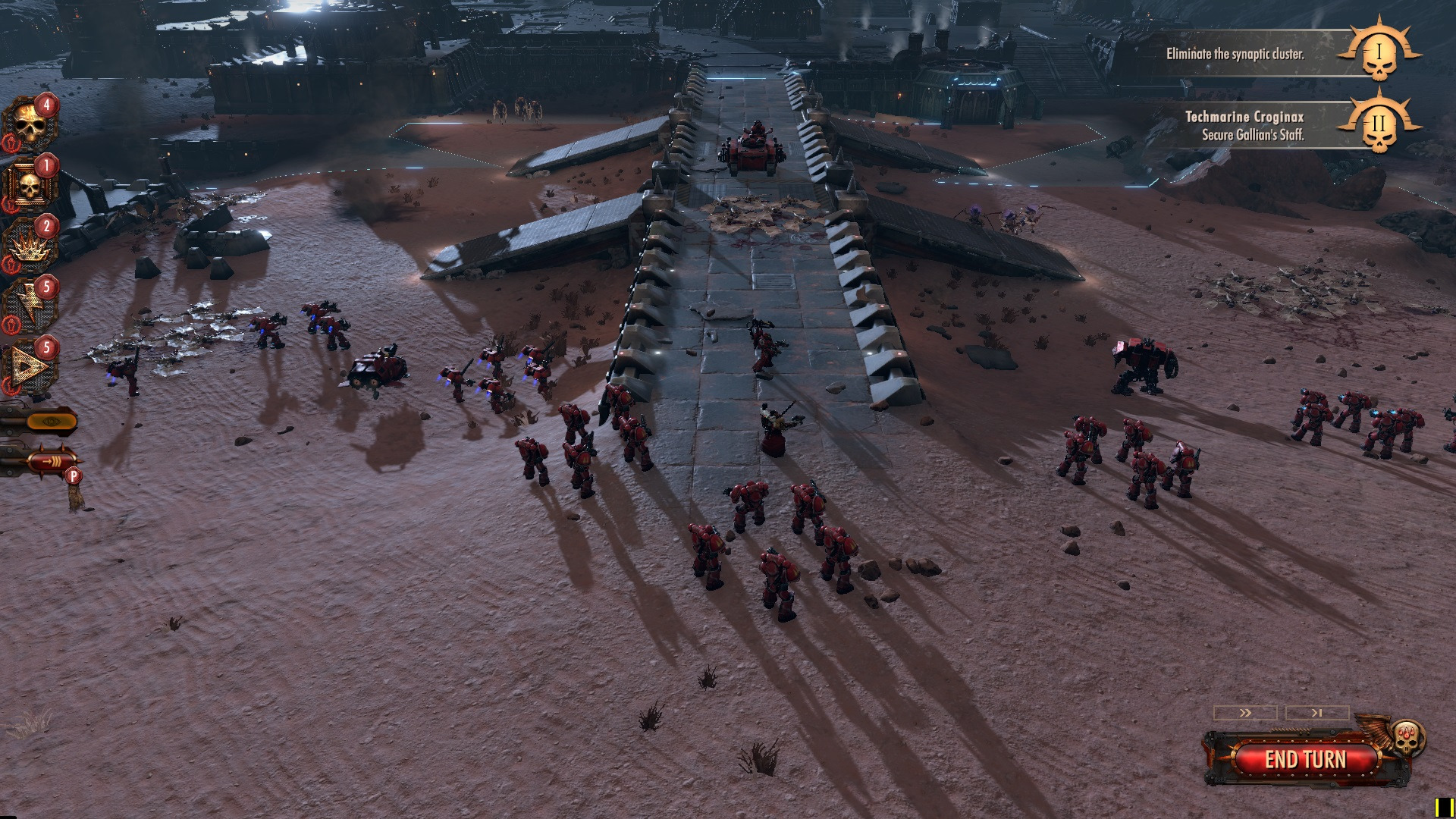Choose the spiked crown group icon
The width and height of the screenshot is (1456, 819).
[x=29, y=246]
